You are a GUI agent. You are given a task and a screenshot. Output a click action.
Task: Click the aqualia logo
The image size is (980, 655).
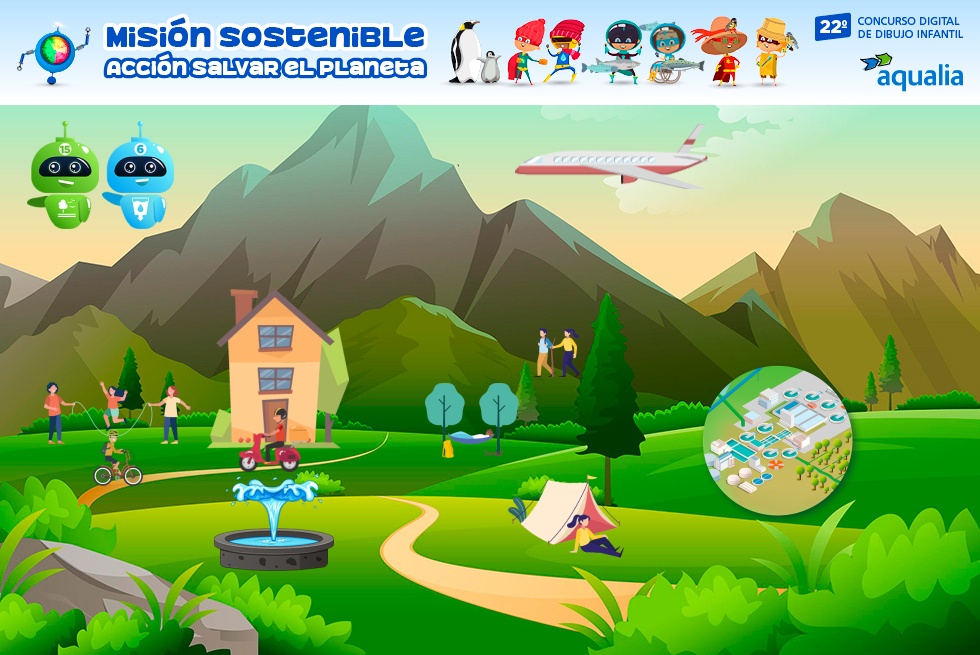point(911,71)
